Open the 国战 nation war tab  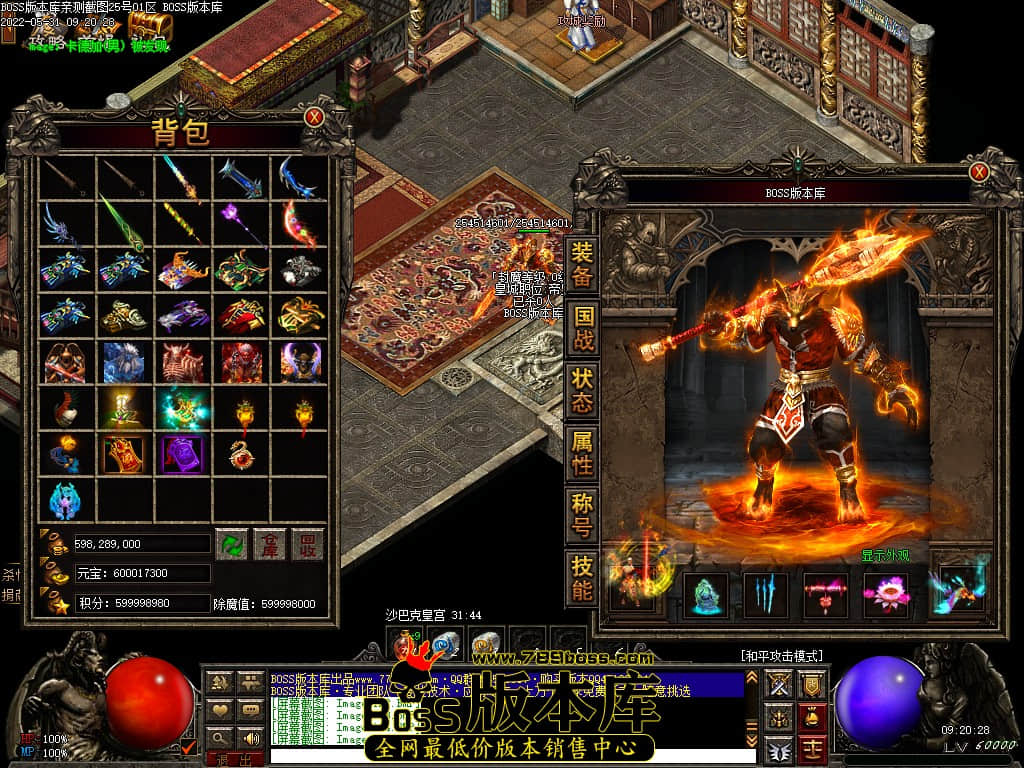click(x=582, y=326)
